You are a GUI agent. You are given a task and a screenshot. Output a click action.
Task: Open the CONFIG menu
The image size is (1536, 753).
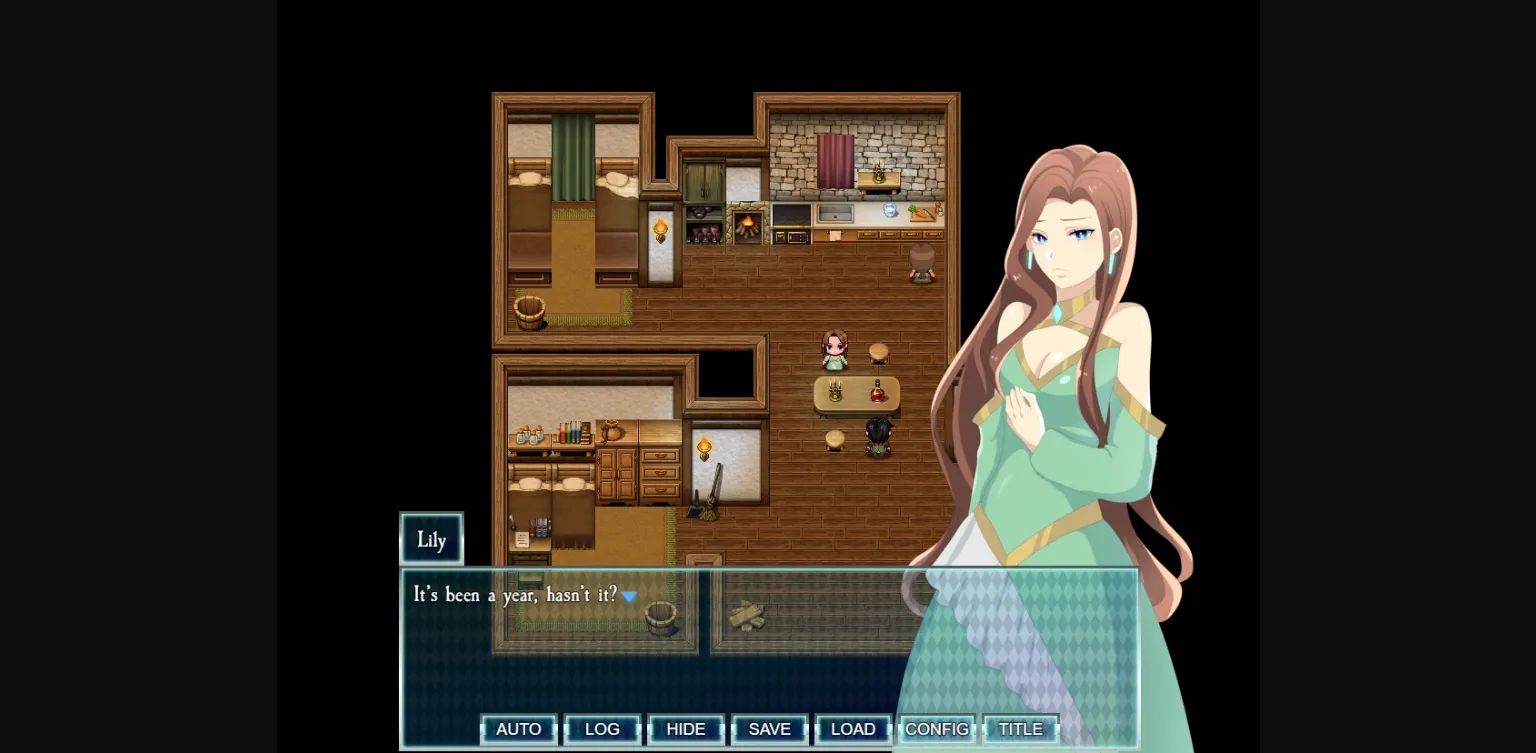pos(936,729)
